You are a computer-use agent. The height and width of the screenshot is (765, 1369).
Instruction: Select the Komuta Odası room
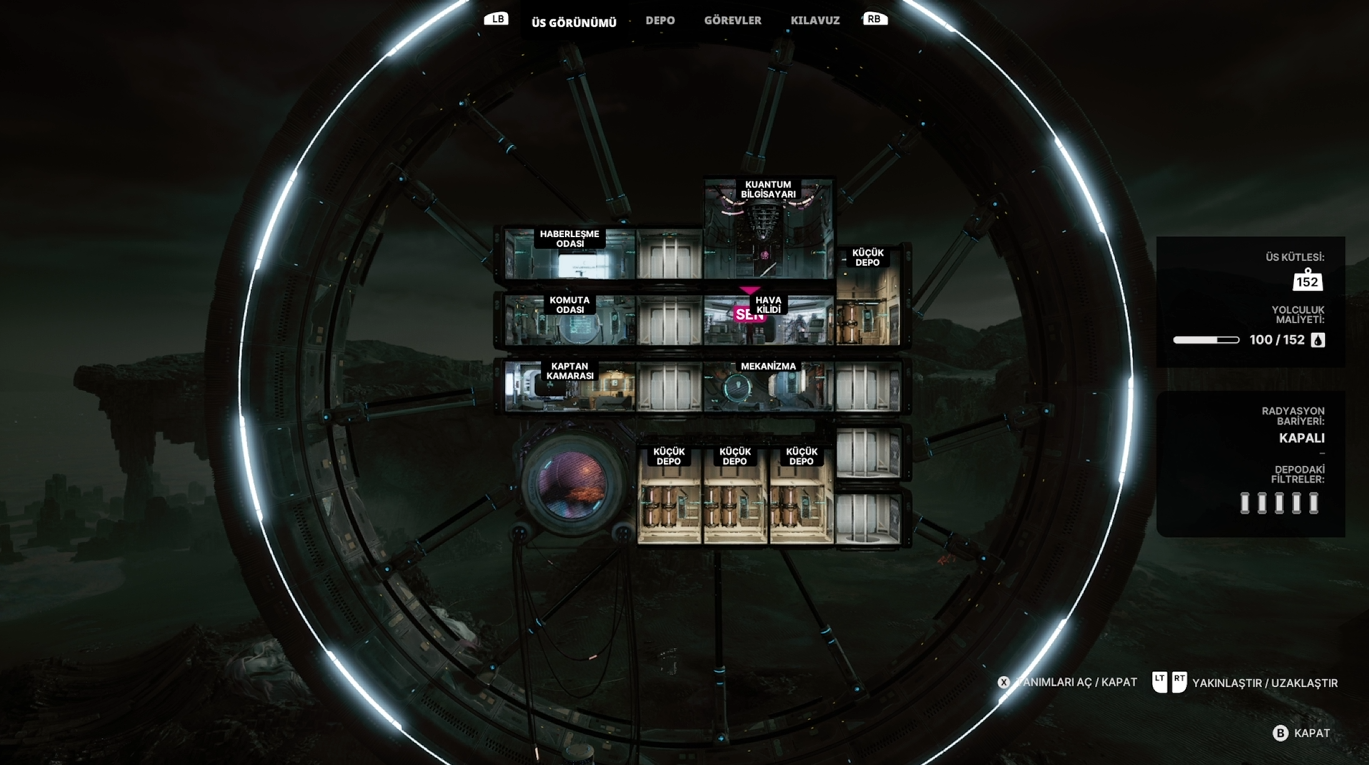pos(569,319)
